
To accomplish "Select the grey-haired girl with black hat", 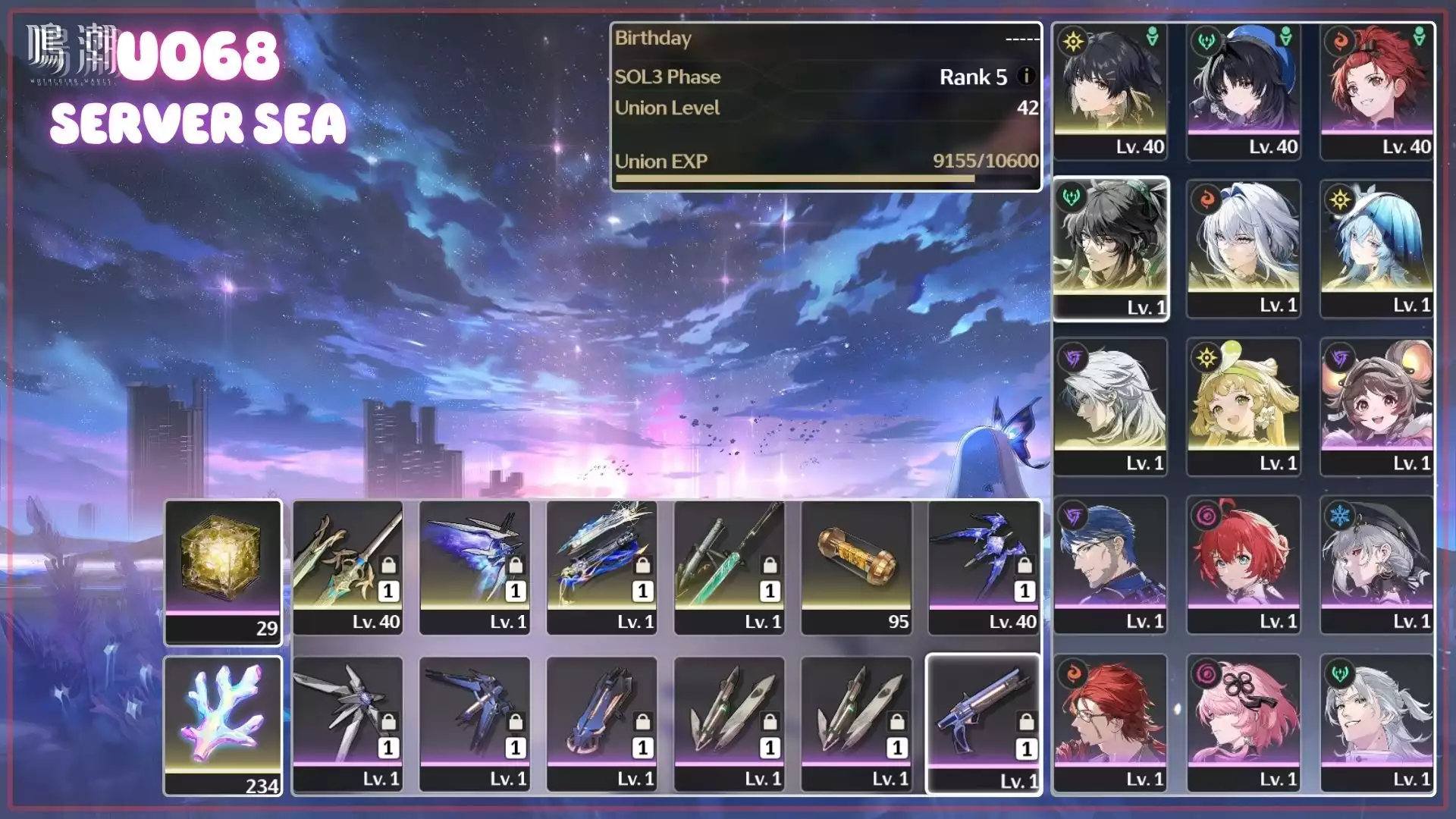I will tap(1377, 565).
